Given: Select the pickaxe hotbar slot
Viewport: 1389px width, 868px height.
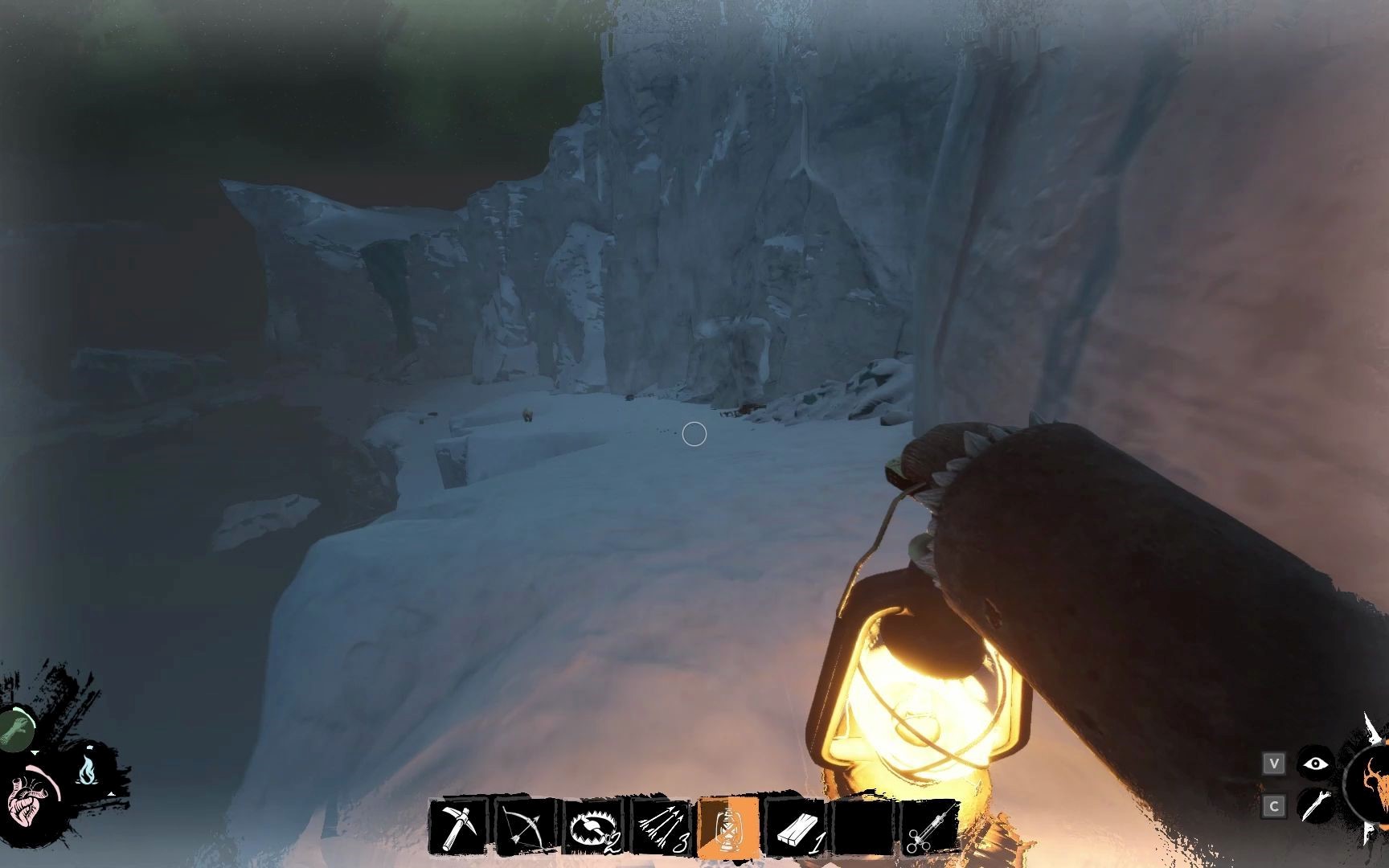Looking at the screenshot, I should point(459,826).
